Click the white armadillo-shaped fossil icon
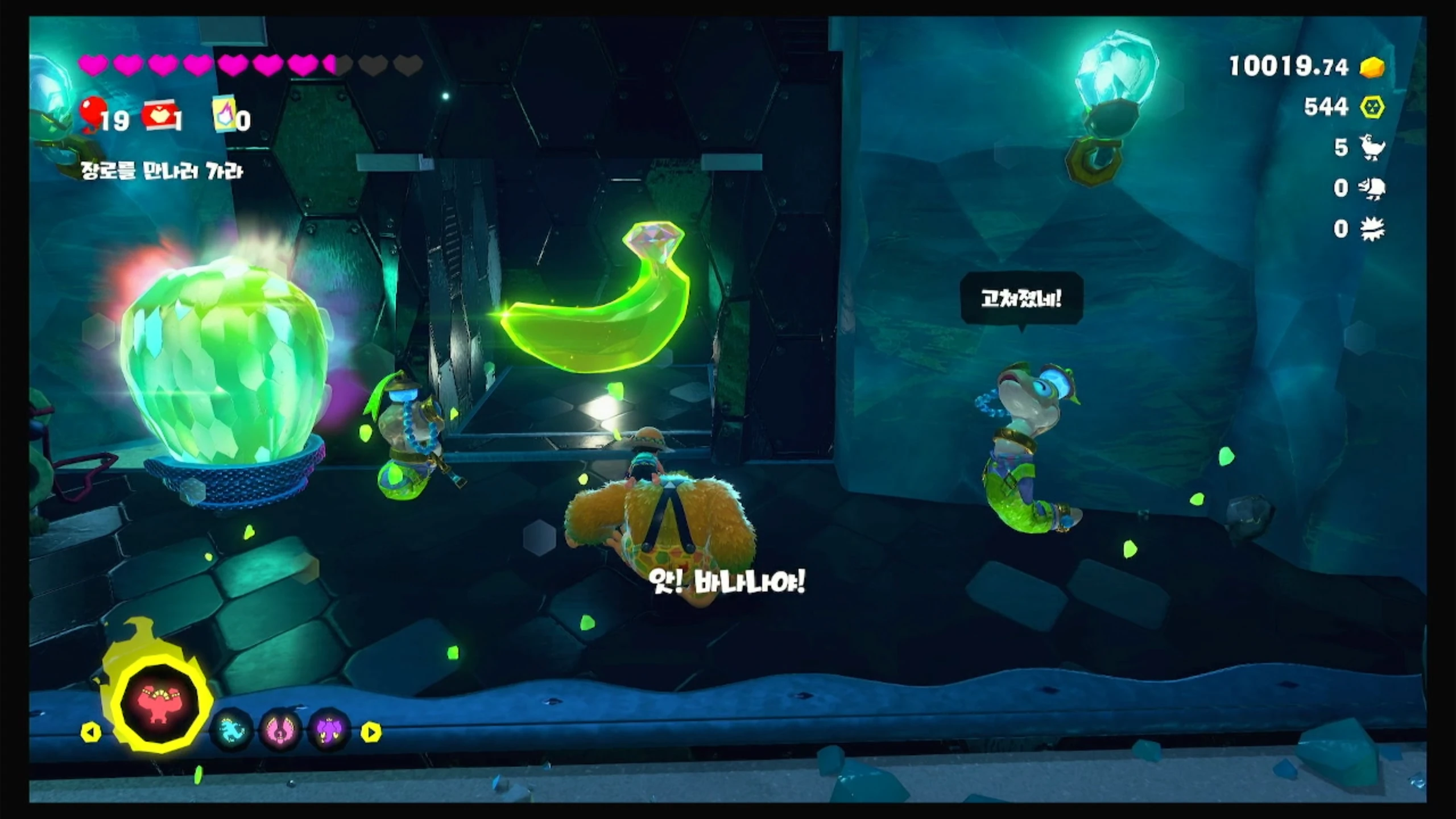 pos(1372,188)
